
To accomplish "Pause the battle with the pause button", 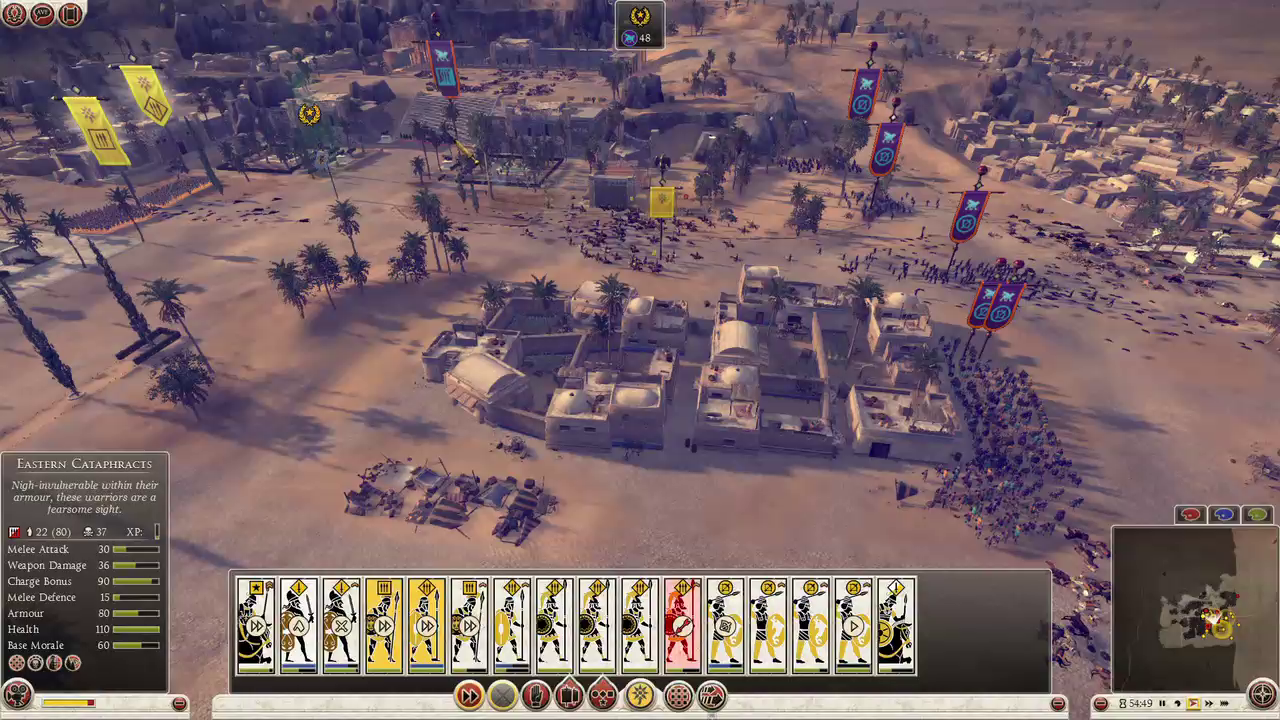I will pos(1163,702).
